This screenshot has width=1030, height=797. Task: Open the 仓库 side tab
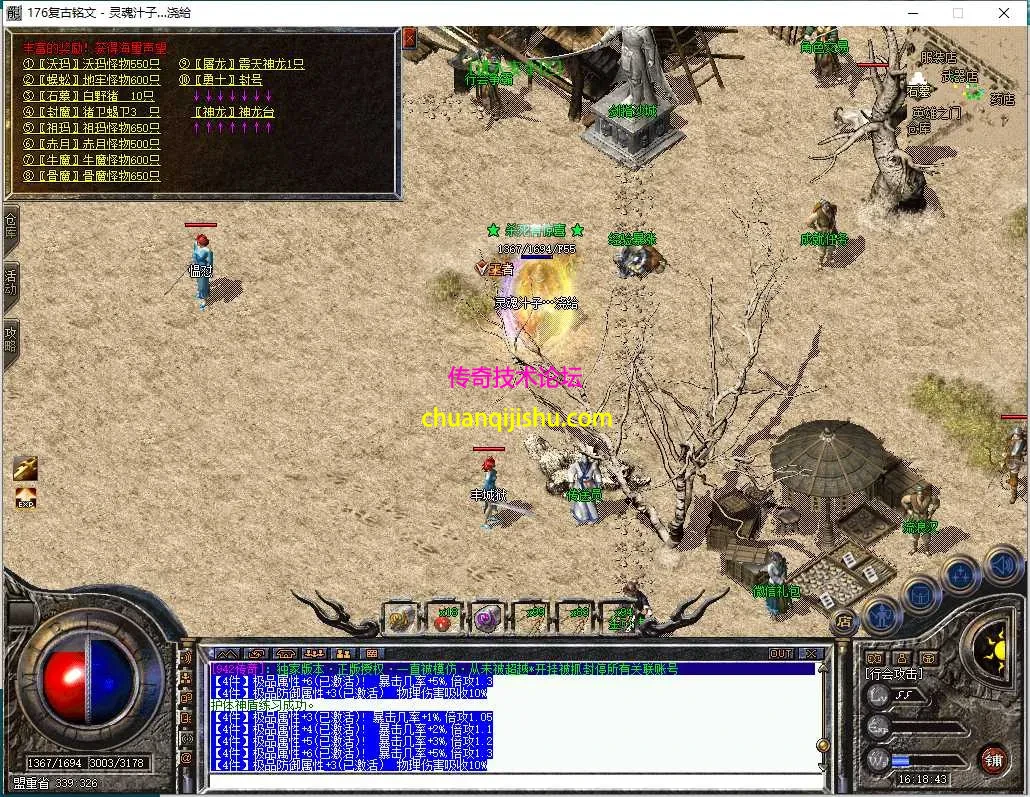pyautogui.click(x=11, y=227)
